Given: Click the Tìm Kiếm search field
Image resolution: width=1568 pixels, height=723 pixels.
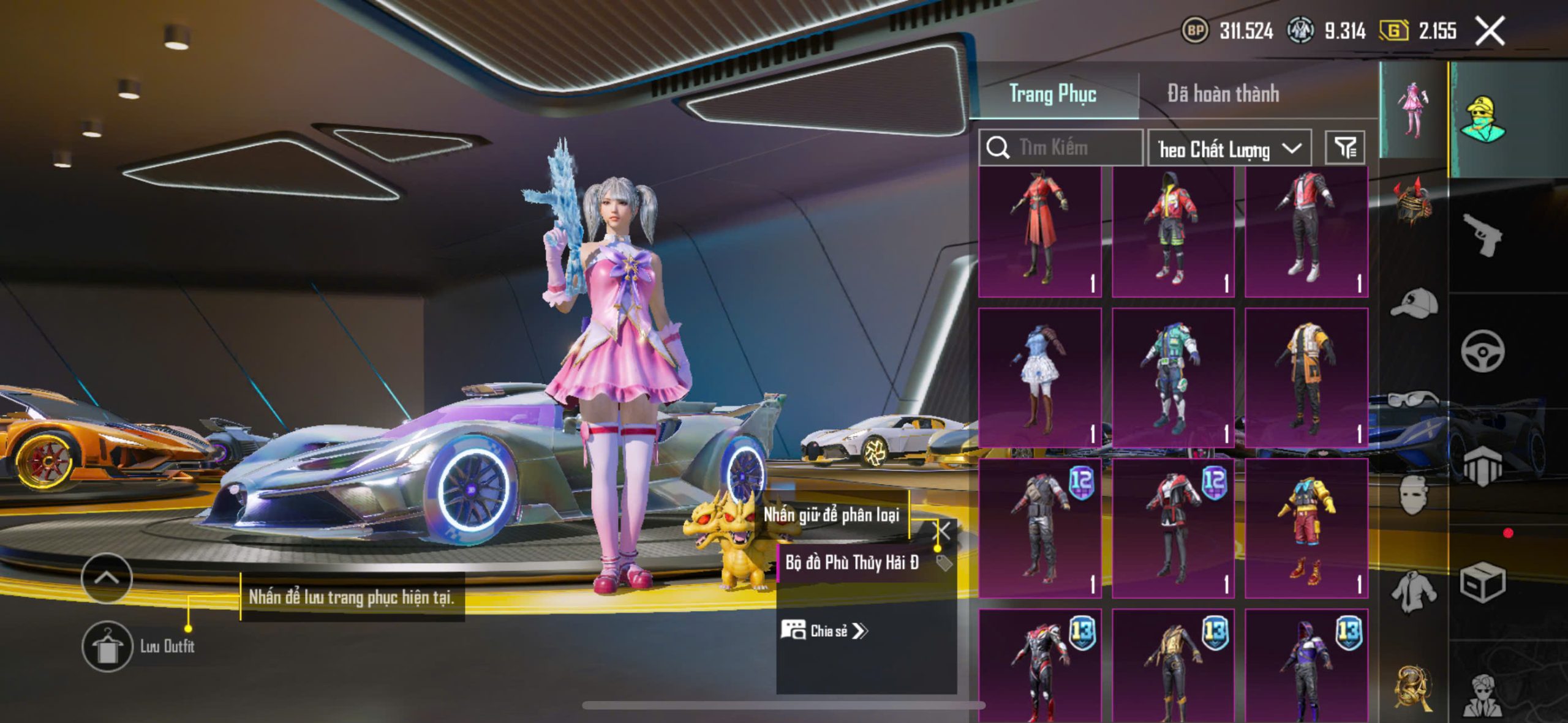Looking at the screenshot, I should pyautogui.click(x=1066, y=148).
